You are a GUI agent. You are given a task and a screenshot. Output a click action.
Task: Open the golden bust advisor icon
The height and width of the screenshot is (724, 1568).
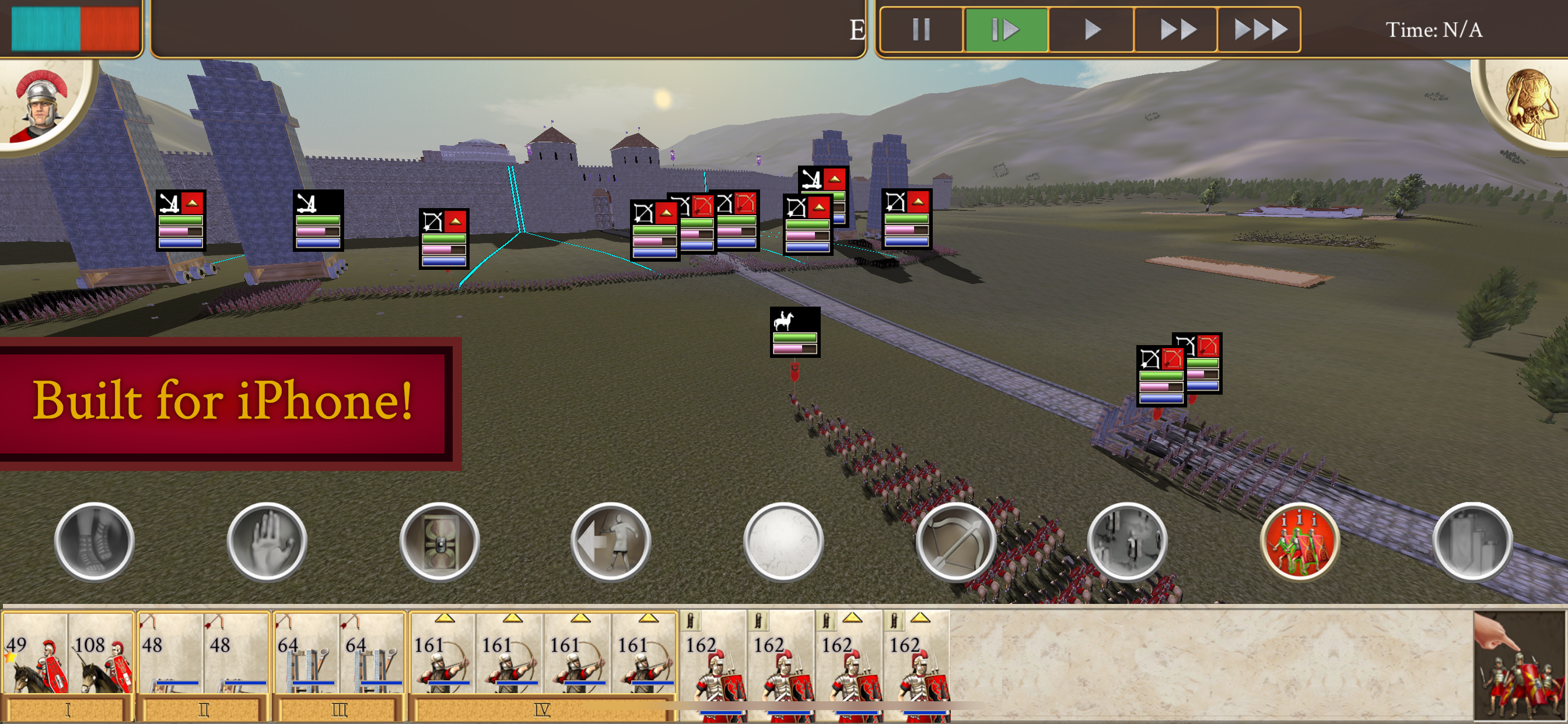pos(1528,103)
